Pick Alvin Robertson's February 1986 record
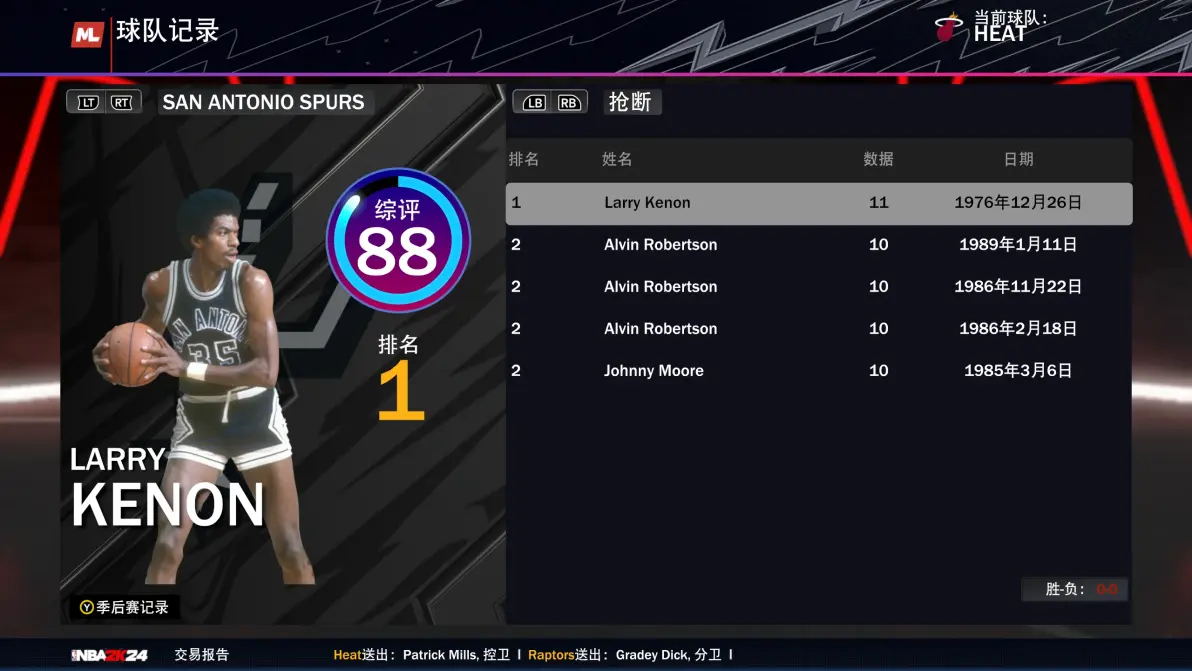The width and height of the screenshot is (1192, 671). 818,329
